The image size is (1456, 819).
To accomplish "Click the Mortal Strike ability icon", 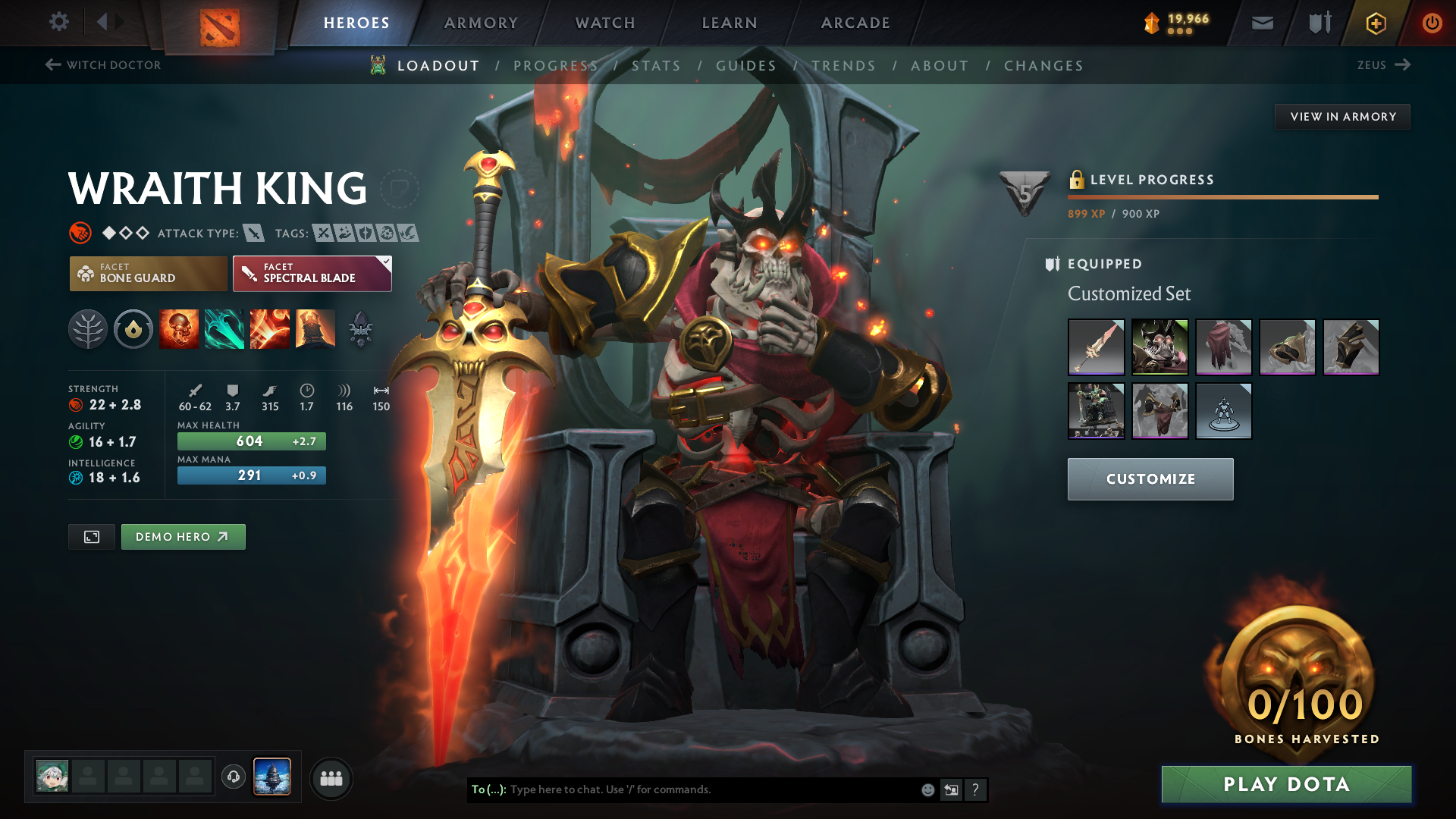I will (270, 328).
